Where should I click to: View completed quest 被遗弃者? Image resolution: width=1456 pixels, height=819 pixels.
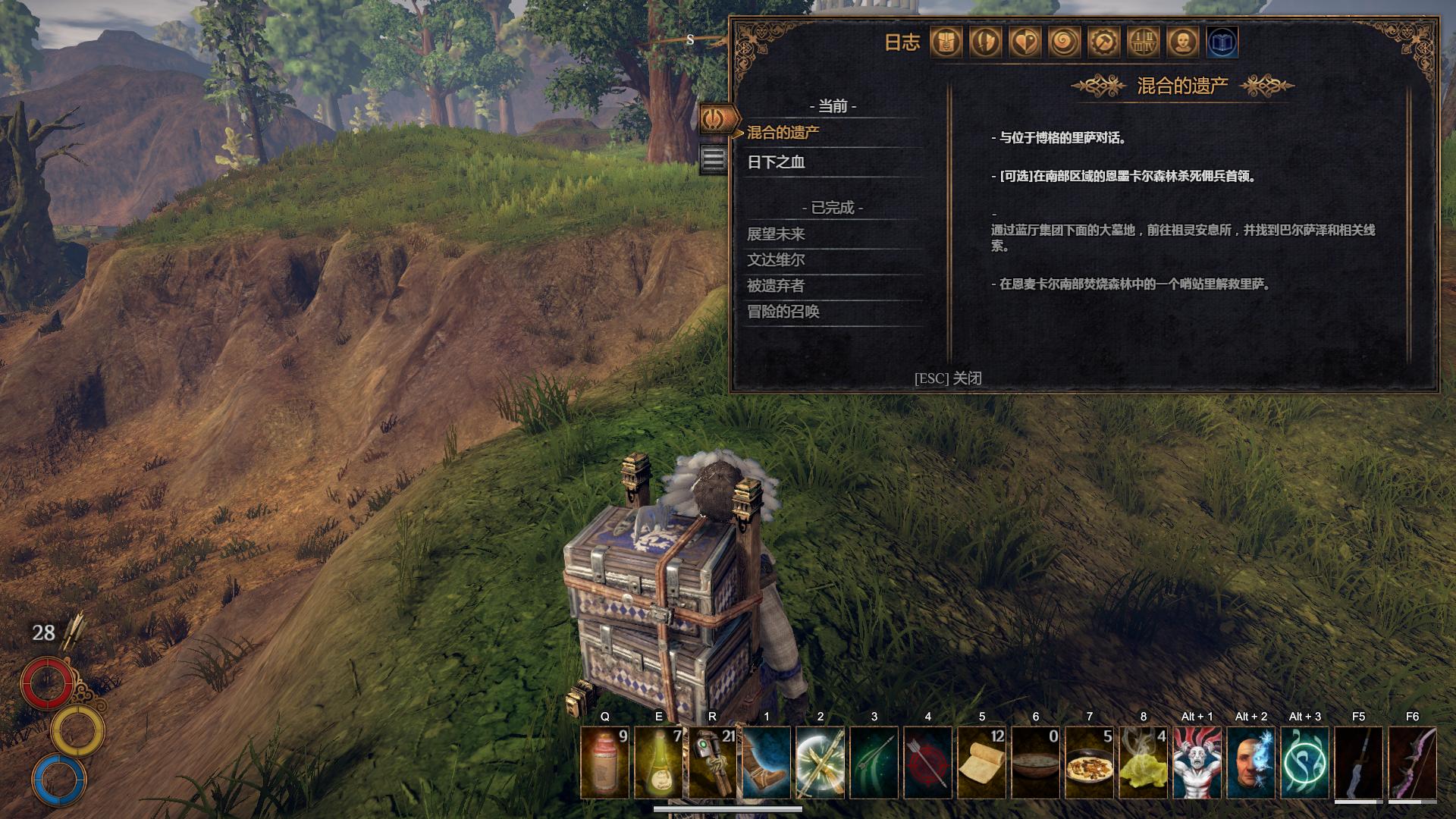776,285
